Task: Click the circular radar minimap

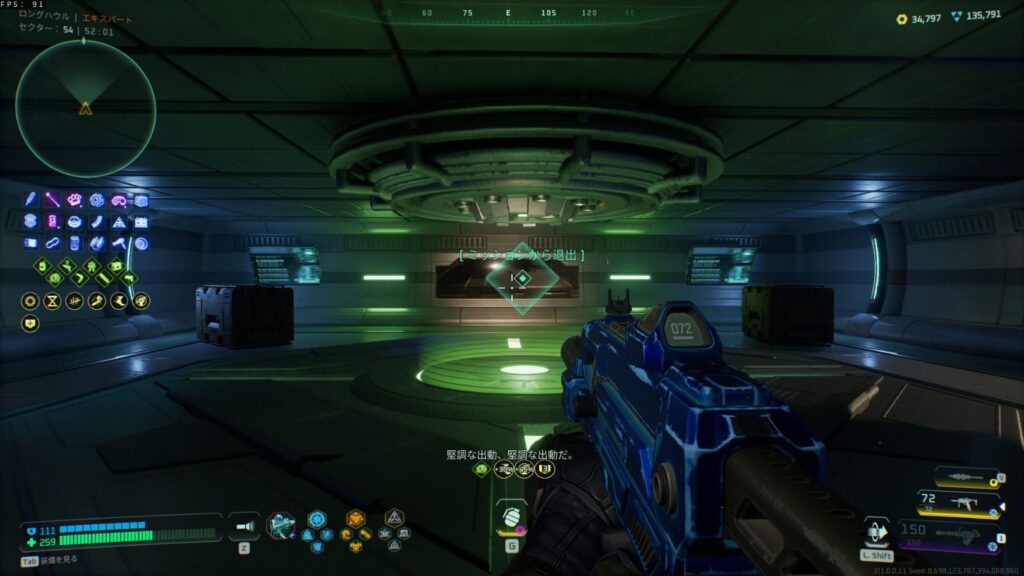Action: 85,108
